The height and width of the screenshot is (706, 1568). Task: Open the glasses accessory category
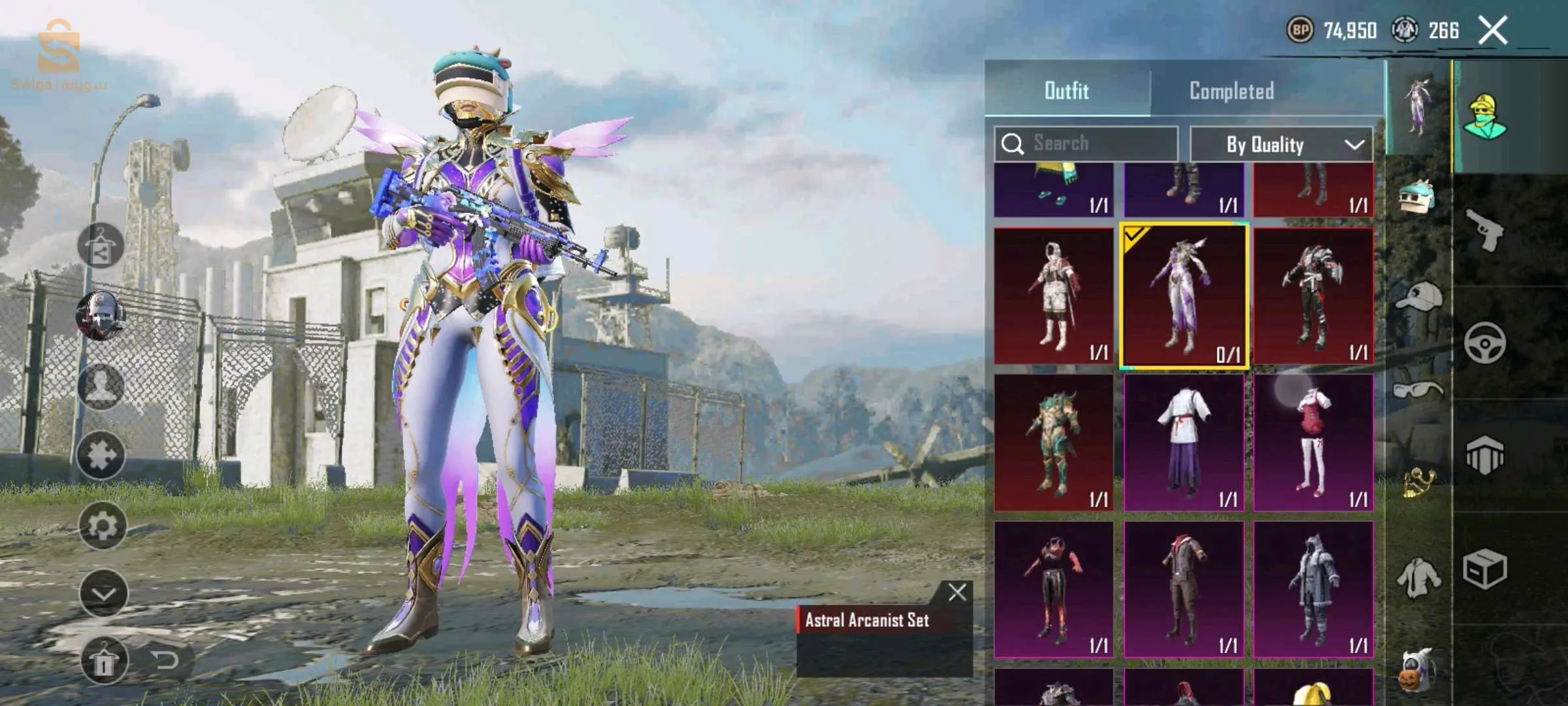click(x=1416, y=390)
